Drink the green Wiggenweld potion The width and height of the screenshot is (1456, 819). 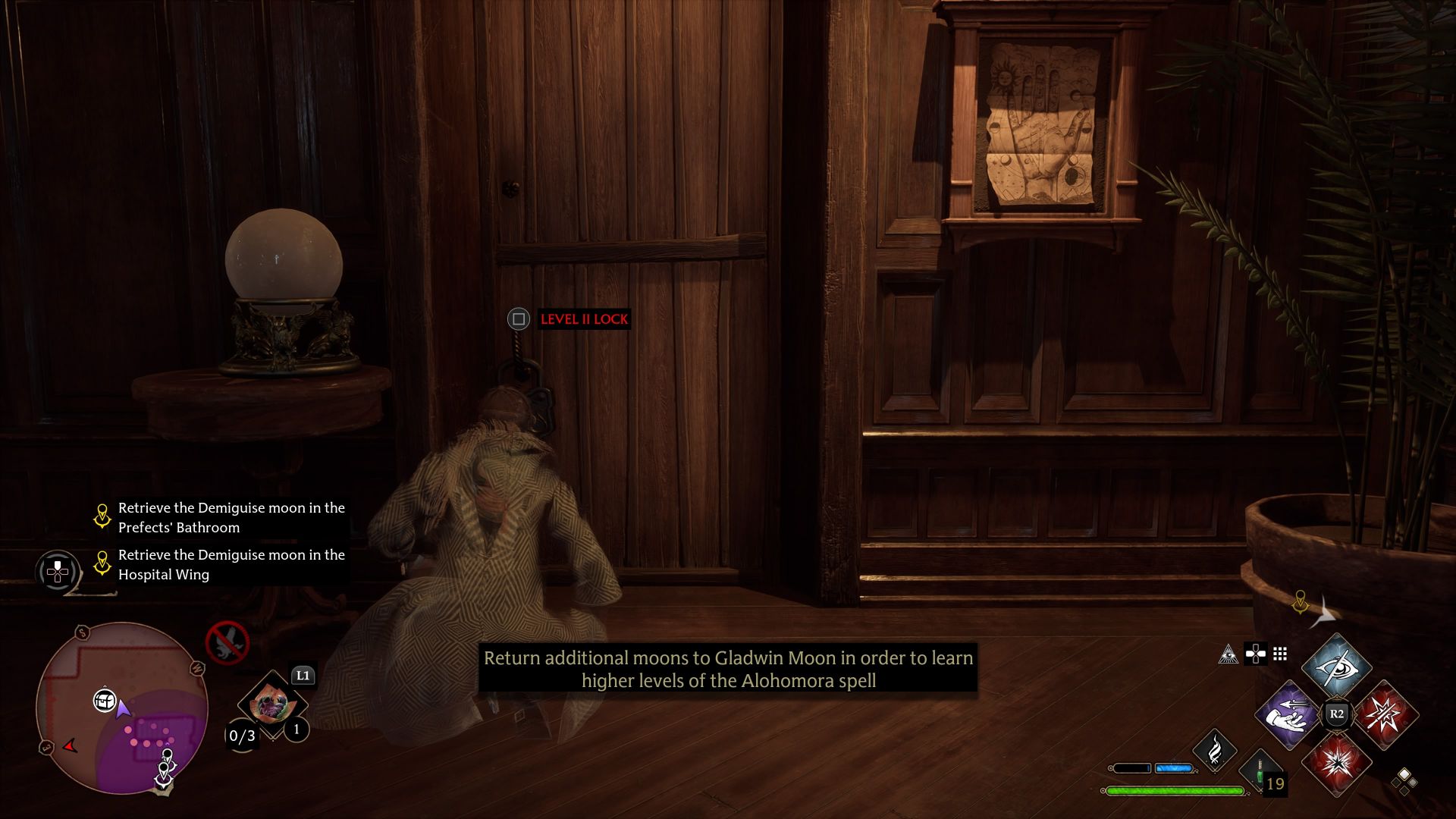tap(1260, 772)
